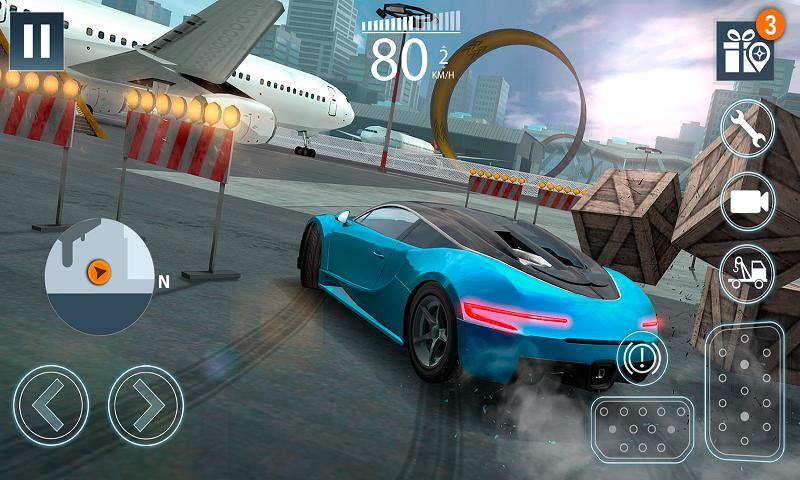Pause the game with the pause button
Screen dimensions: 800x480
(x=36, y=41)
